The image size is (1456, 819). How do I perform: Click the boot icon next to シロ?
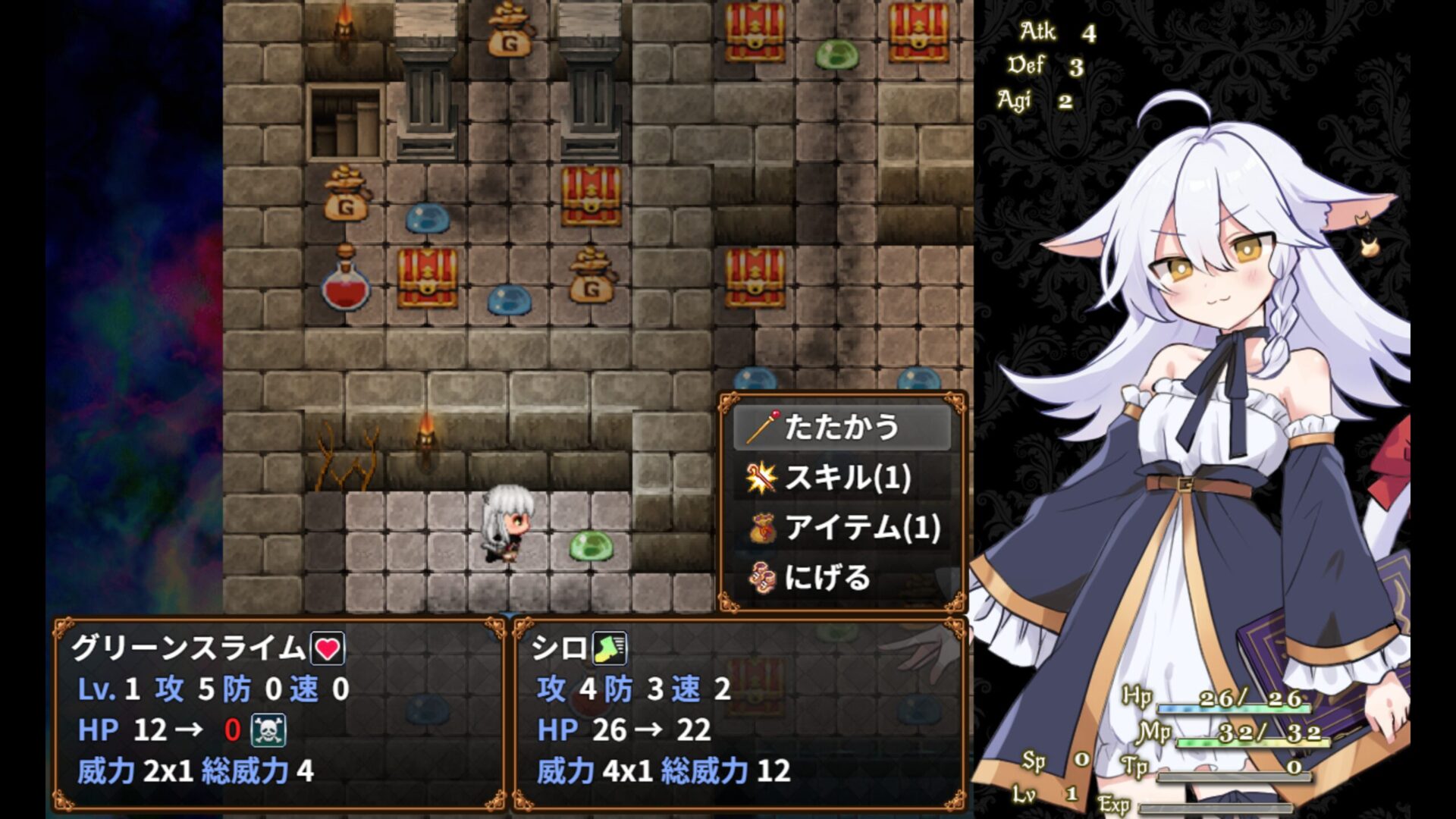tap(609, 648)
